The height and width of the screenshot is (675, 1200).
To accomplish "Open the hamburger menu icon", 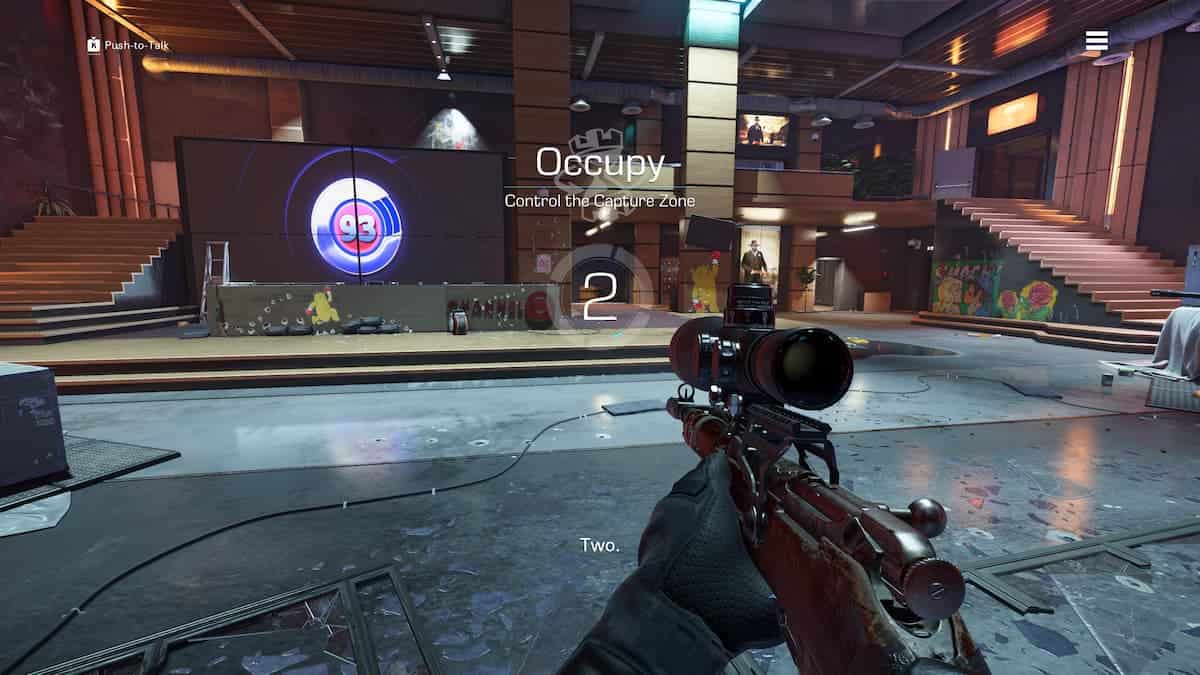I will [x=1096, y=40].
